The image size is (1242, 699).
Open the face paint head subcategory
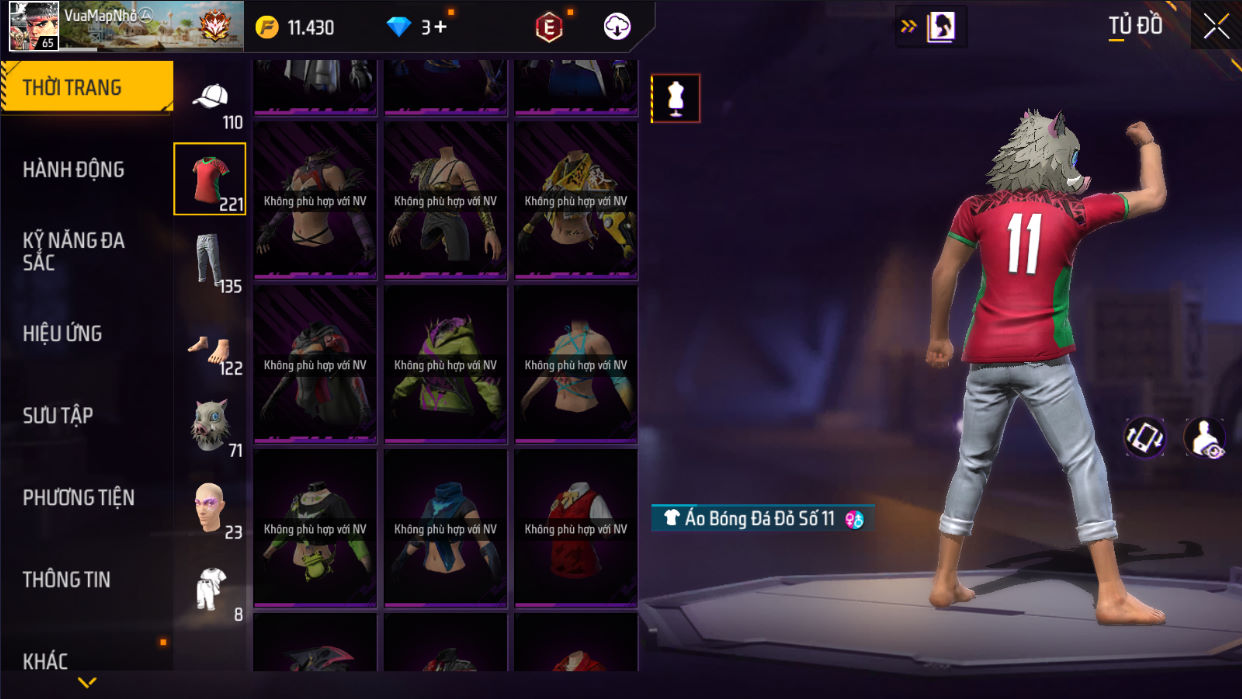(210, 508)
